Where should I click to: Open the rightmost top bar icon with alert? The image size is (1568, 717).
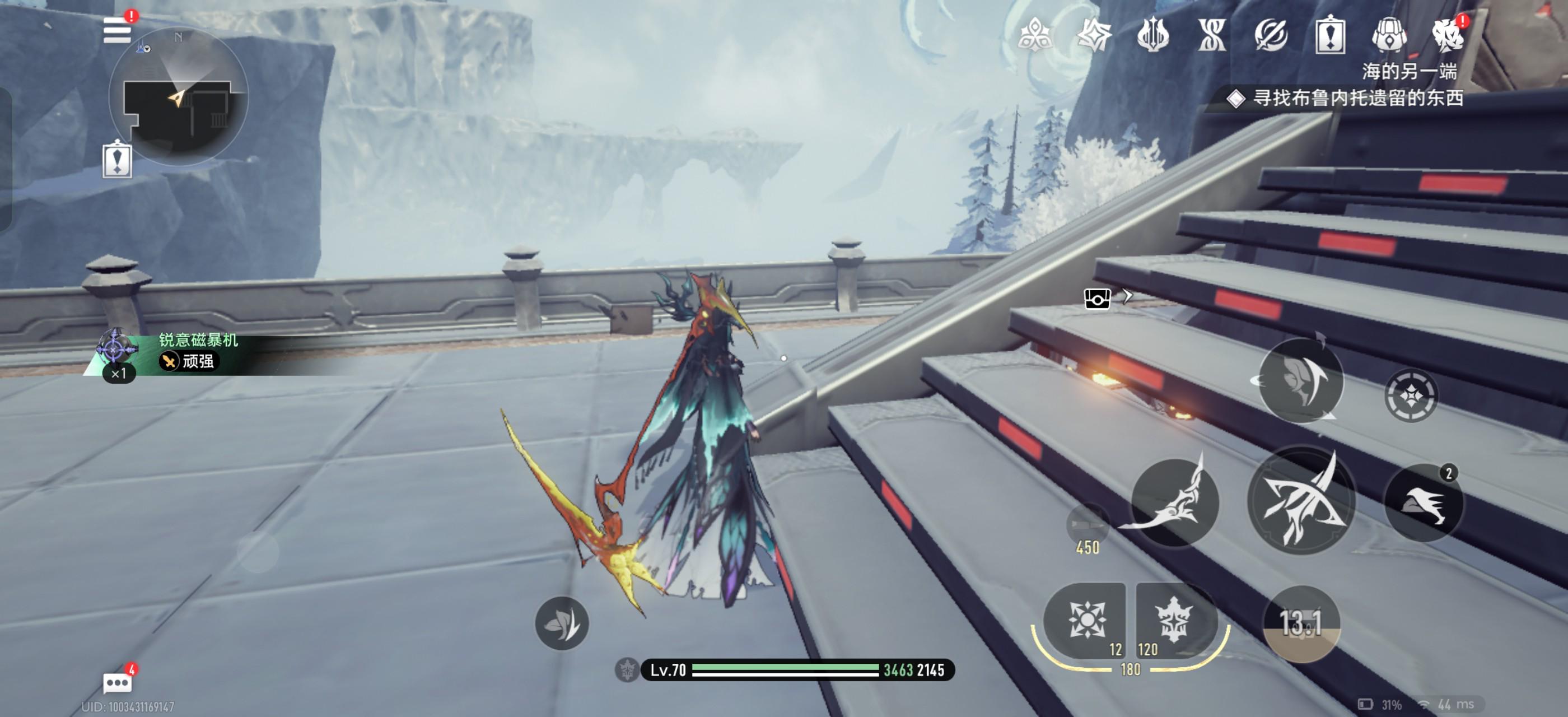click(1448, 35)
